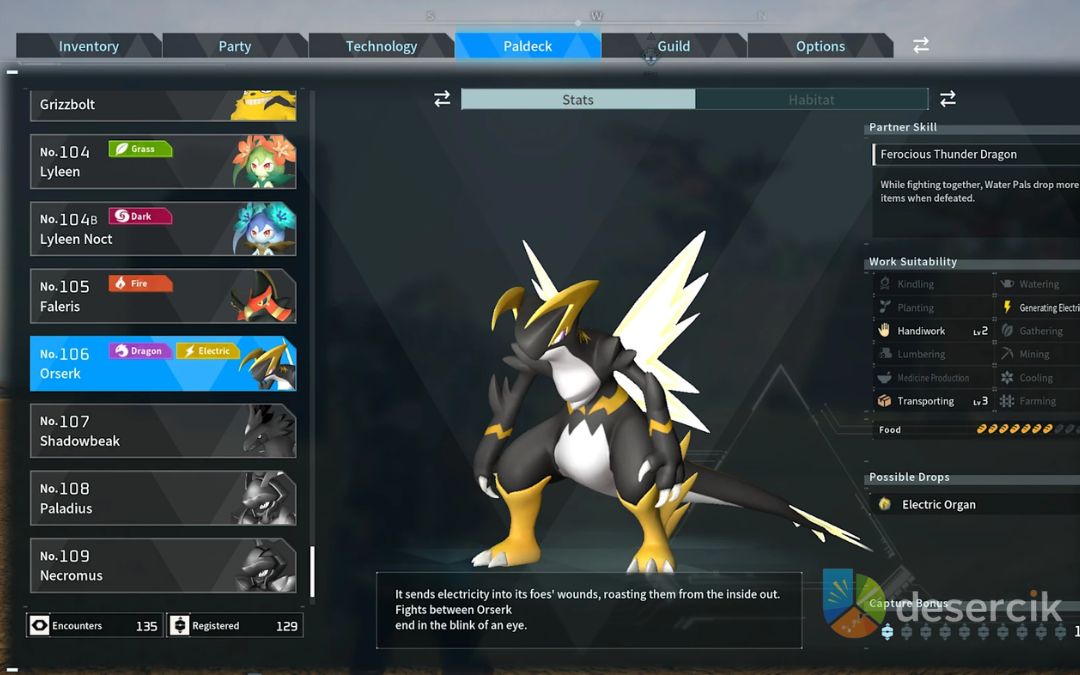
Task: Choose the Lyleen Noct entry
Action: [163, 229]
